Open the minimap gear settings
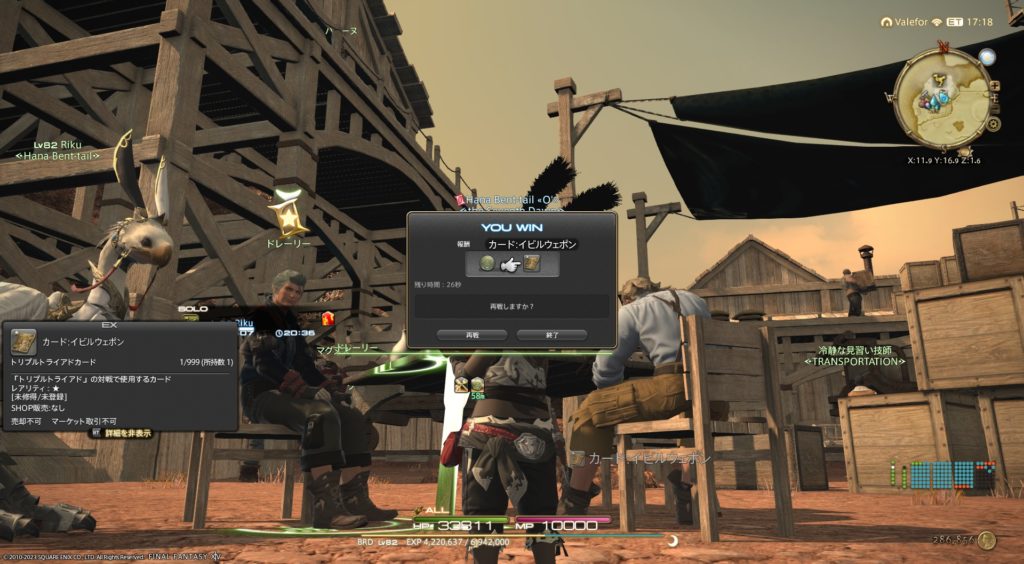The image size is (1024, 564). pyautogui.click(x=992, y=124)
